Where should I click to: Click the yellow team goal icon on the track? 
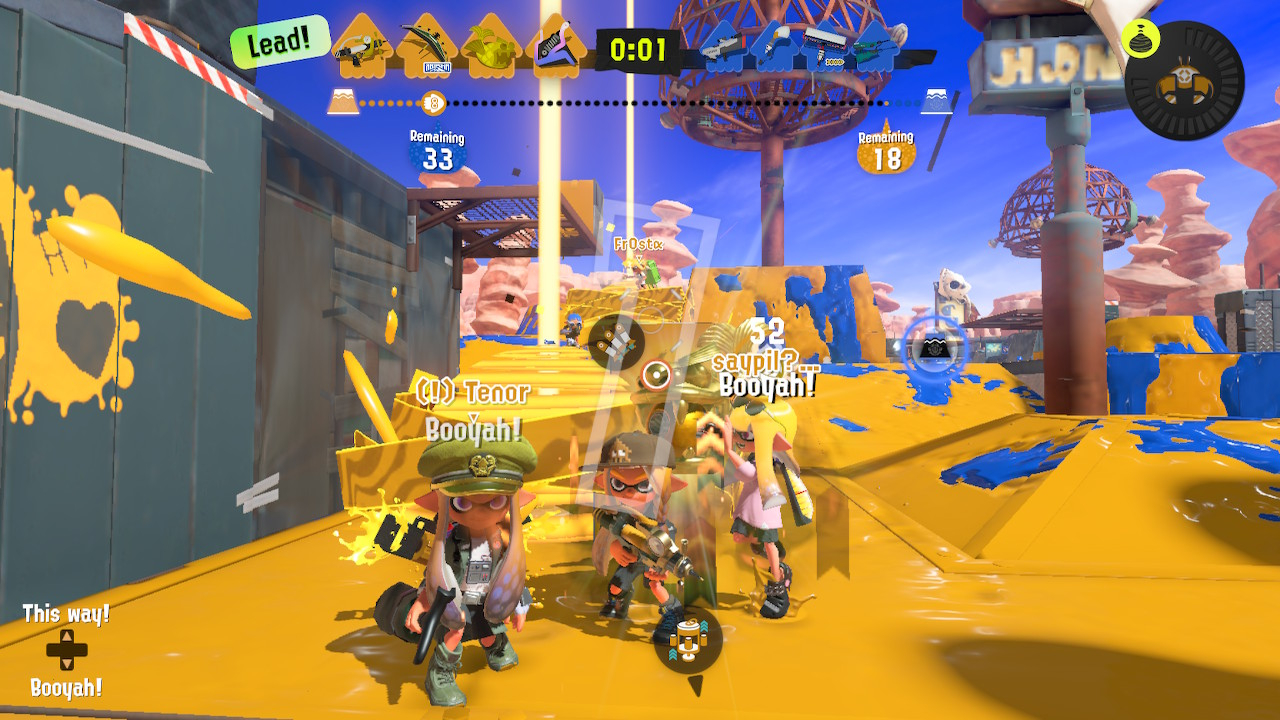tap(343, 101)
